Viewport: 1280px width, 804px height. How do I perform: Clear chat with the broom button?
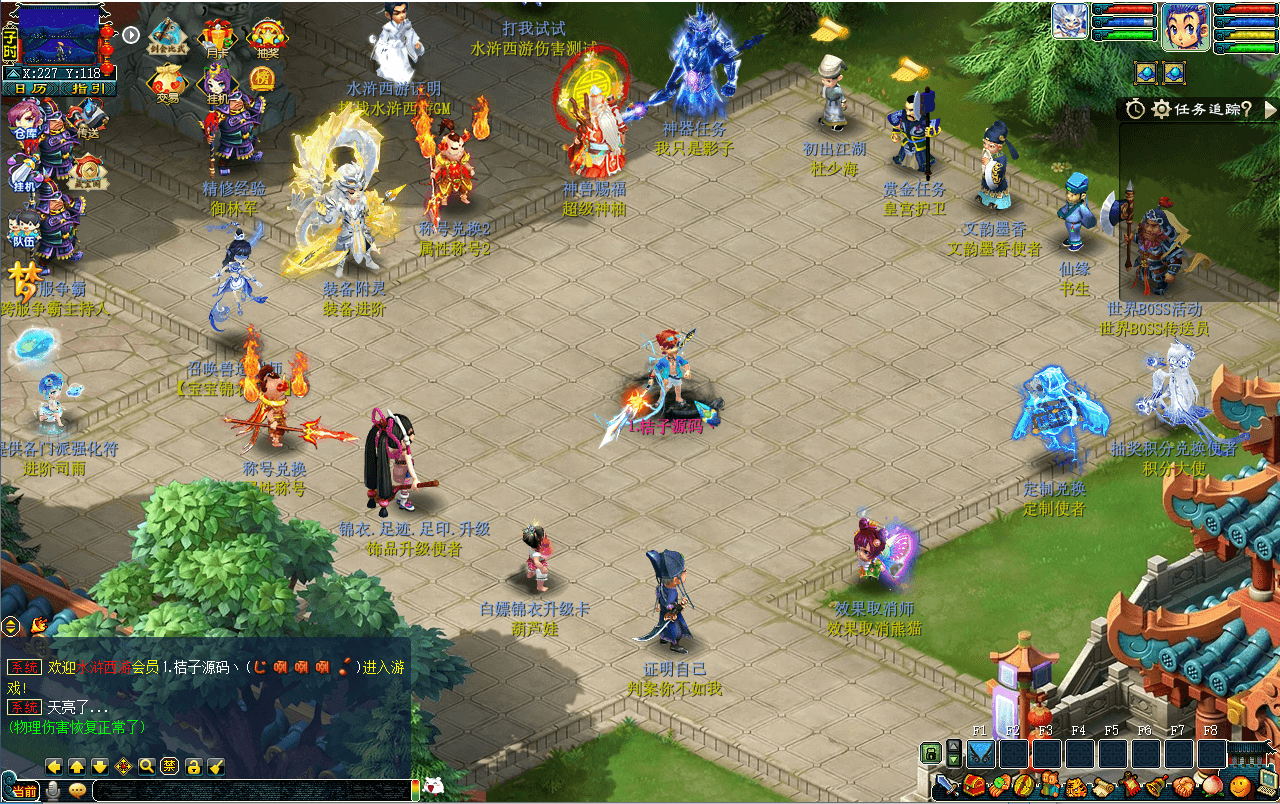point(216,766)
